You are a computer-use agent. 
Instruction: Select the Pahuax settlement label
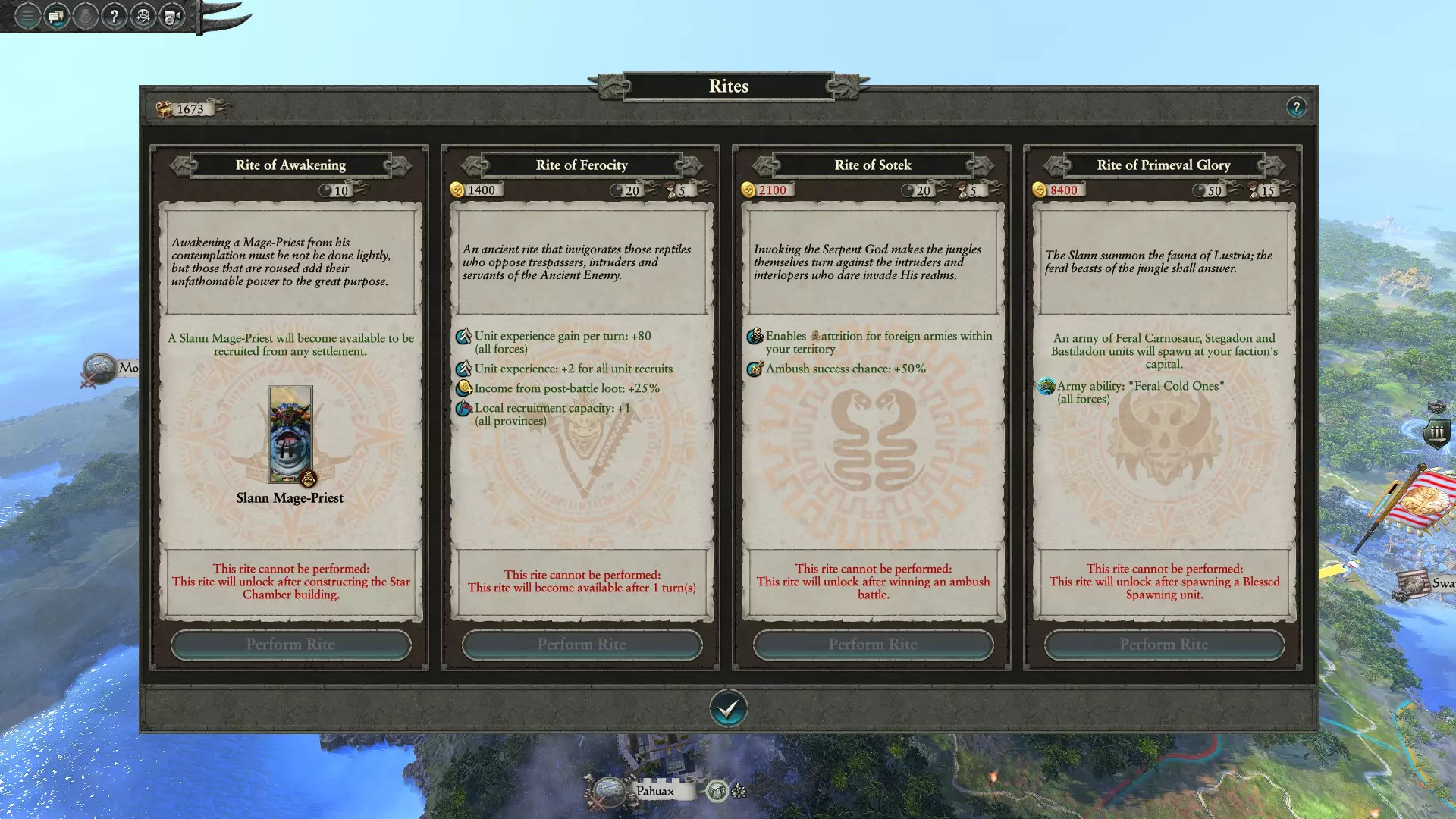click(655, 791)
